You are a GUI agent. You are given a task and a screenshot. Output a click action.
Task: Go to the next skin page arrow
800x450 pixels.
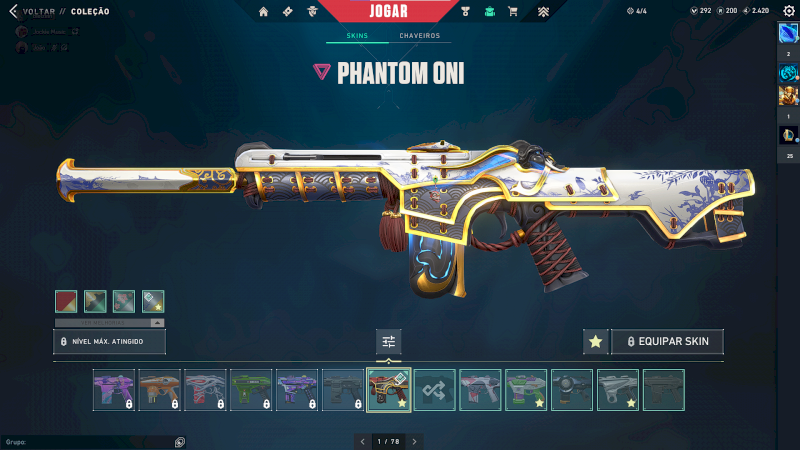pos(414,441)
